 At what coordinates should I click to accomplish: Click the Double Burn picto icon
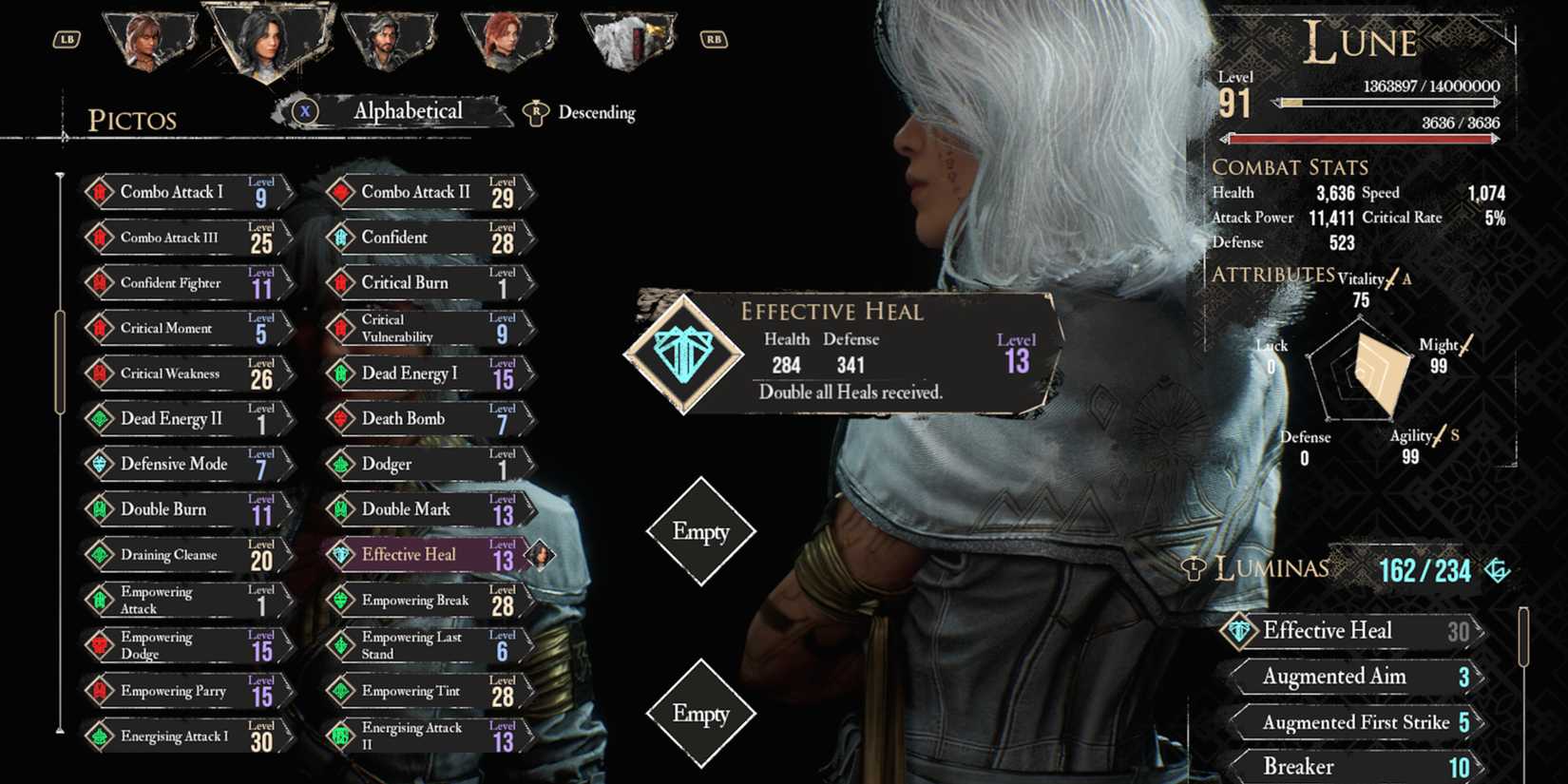point(102,509)
